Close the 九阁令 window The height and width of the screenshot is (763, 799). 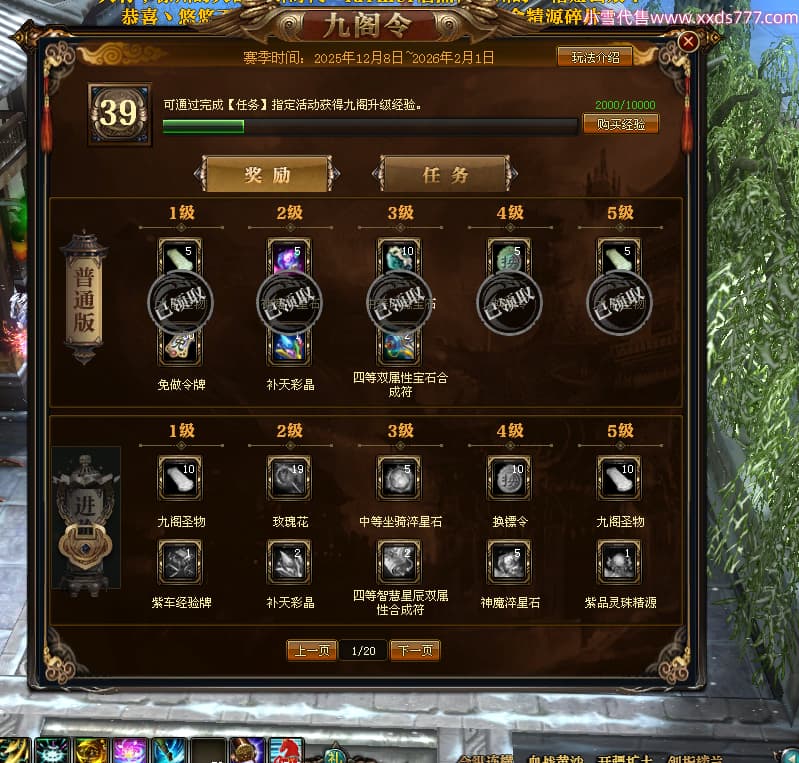click(x=688, y=42)
